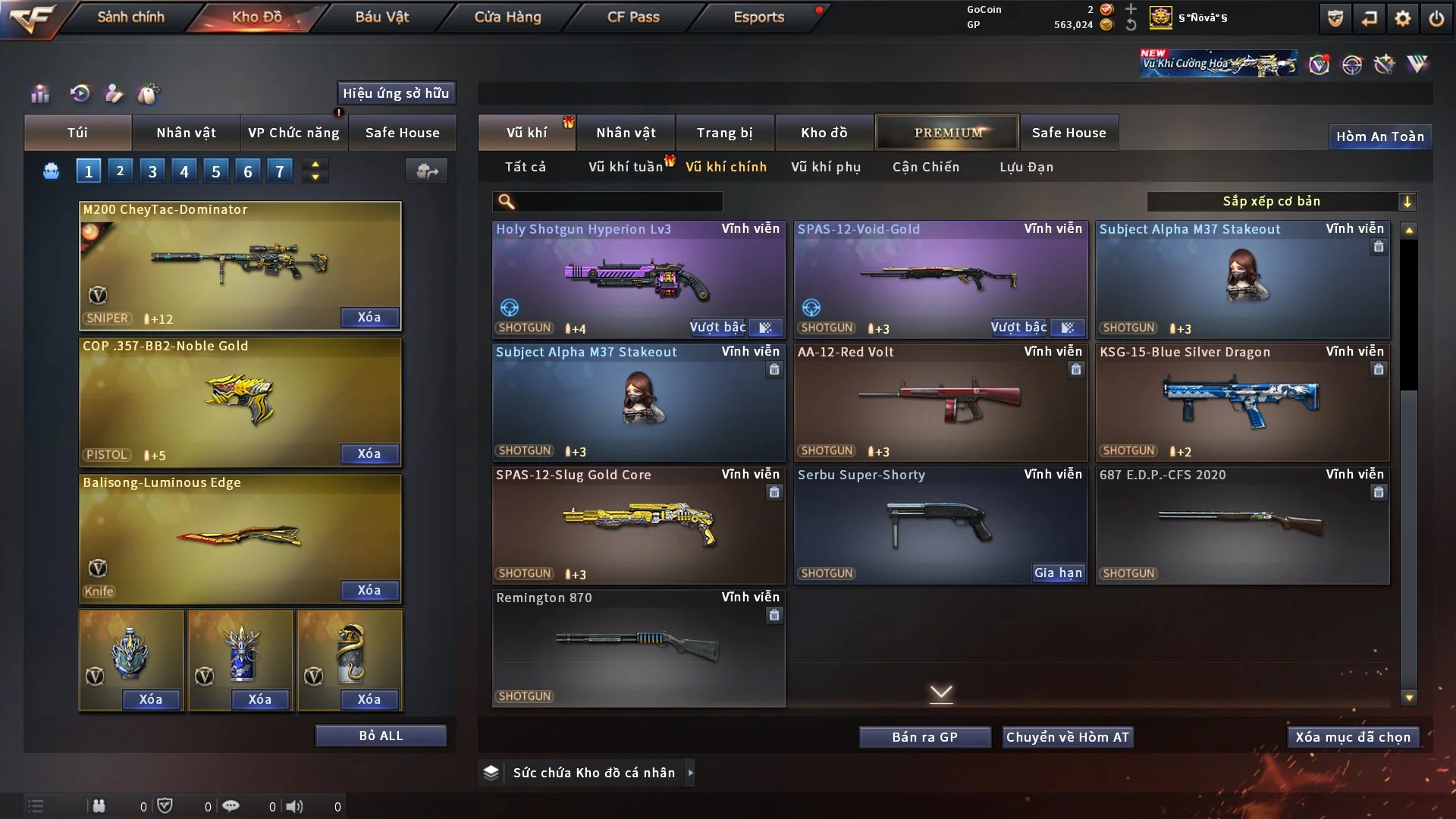Switch to the PREMIUM tab
This screenshot has width=1456, height=819.
(947, 133)
